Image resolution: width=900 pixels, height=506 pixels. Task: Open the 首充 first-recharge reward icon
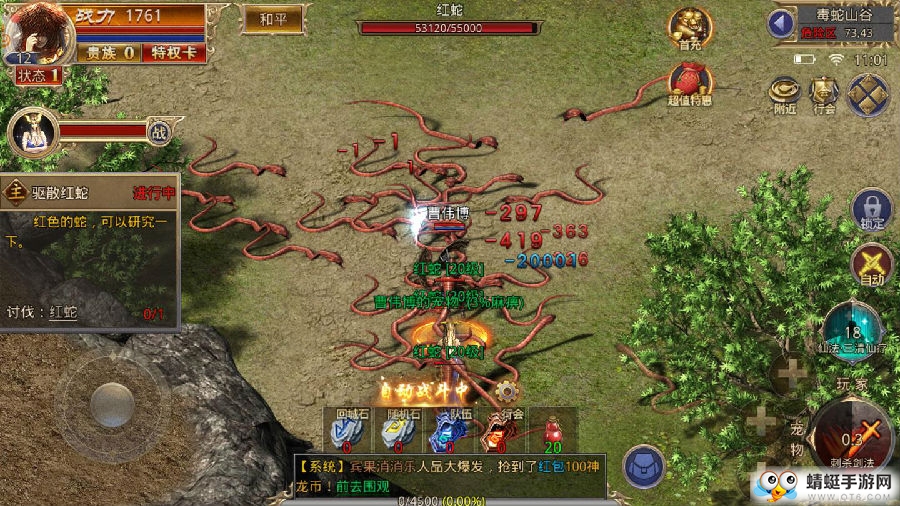point(690,28)
